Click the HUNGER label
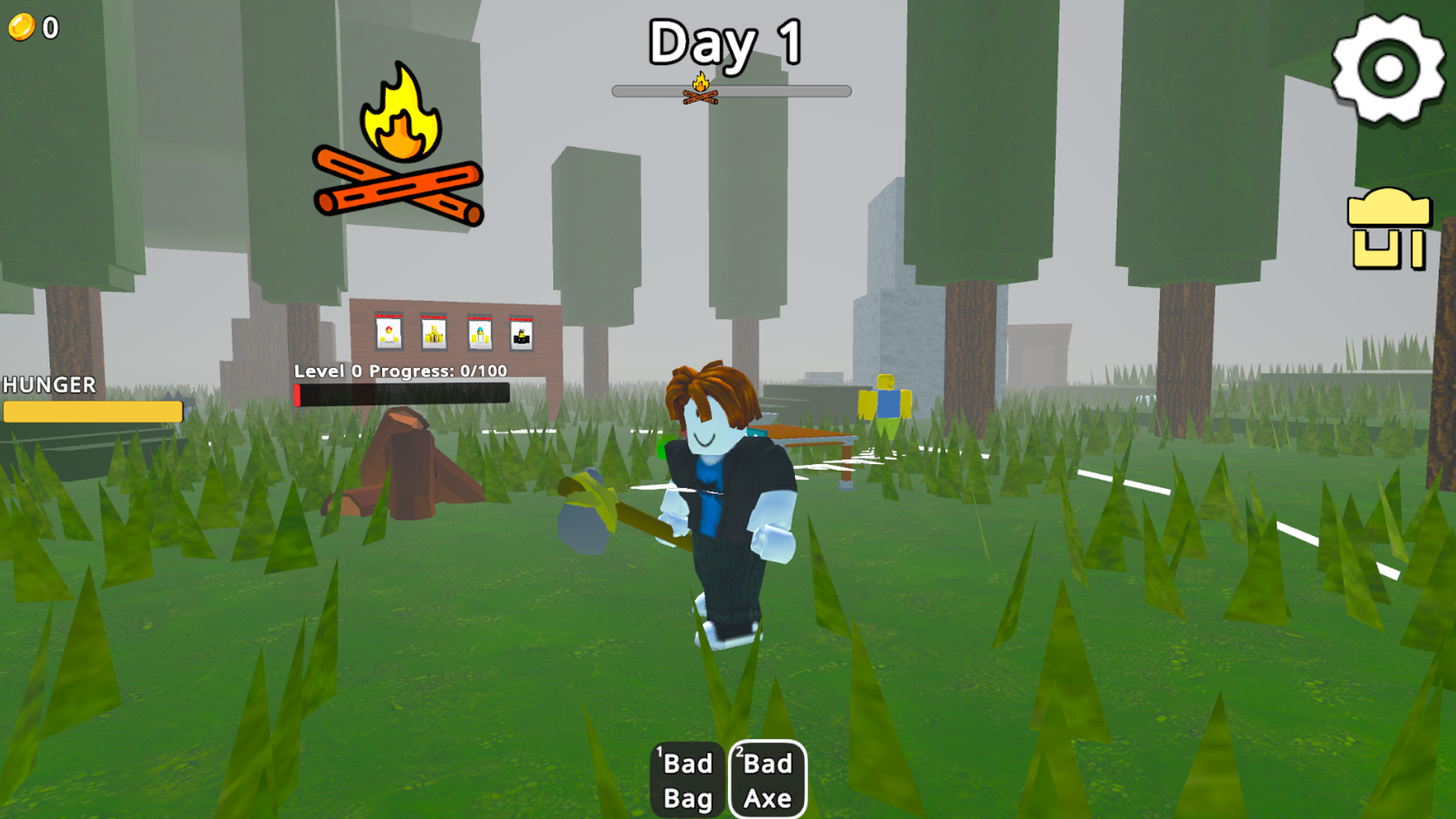1456x819 pixels. pyautogui.click(x=48, y=385)
